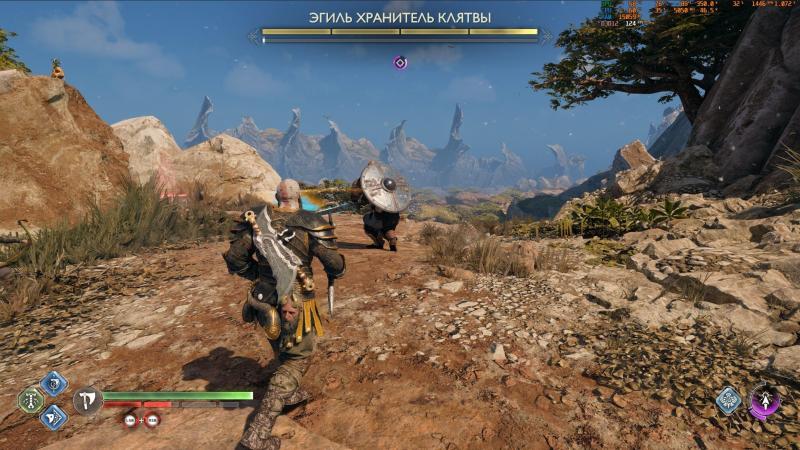
Task: Activate the top blue runic attack diamond
Action: coord(54,383)
